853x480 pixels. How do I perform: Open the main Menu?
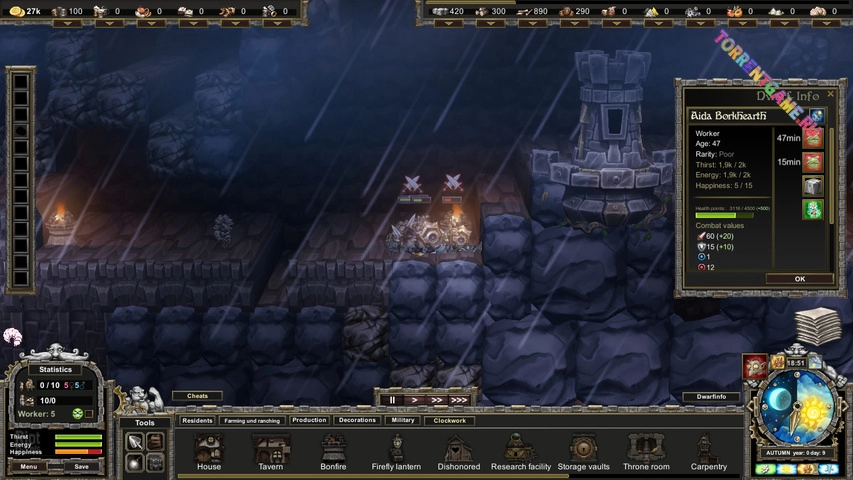(28, 466)
